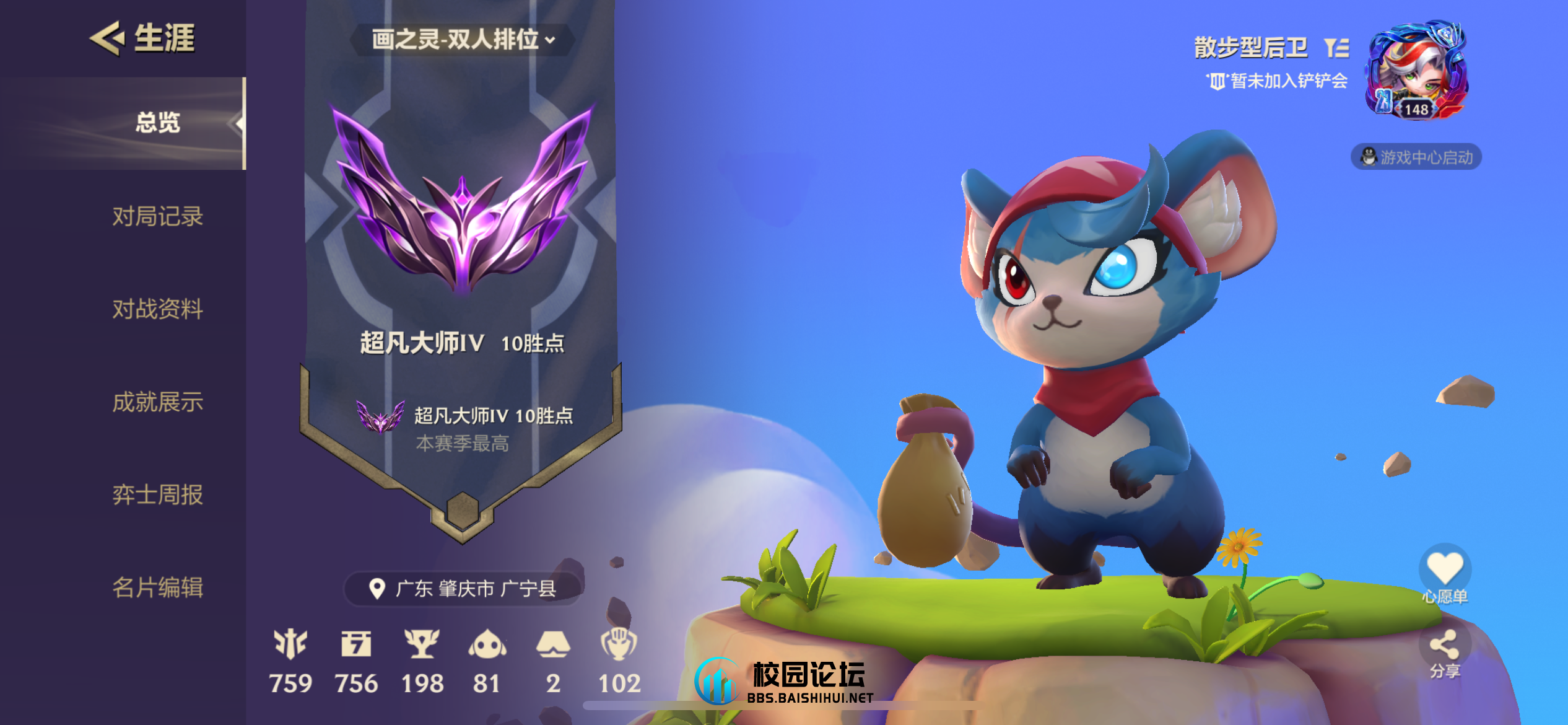The width and height of the screenshot is (1568, 725).
Task: Select the 总览 overview tab
Action: click(x=157, y=123)
